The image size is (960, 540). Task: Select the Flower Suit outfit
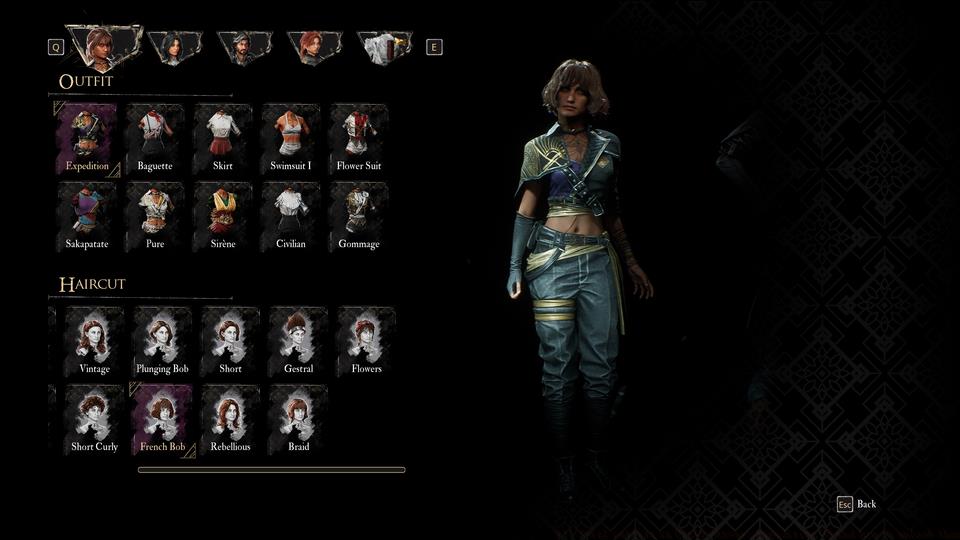pos(359,139)
